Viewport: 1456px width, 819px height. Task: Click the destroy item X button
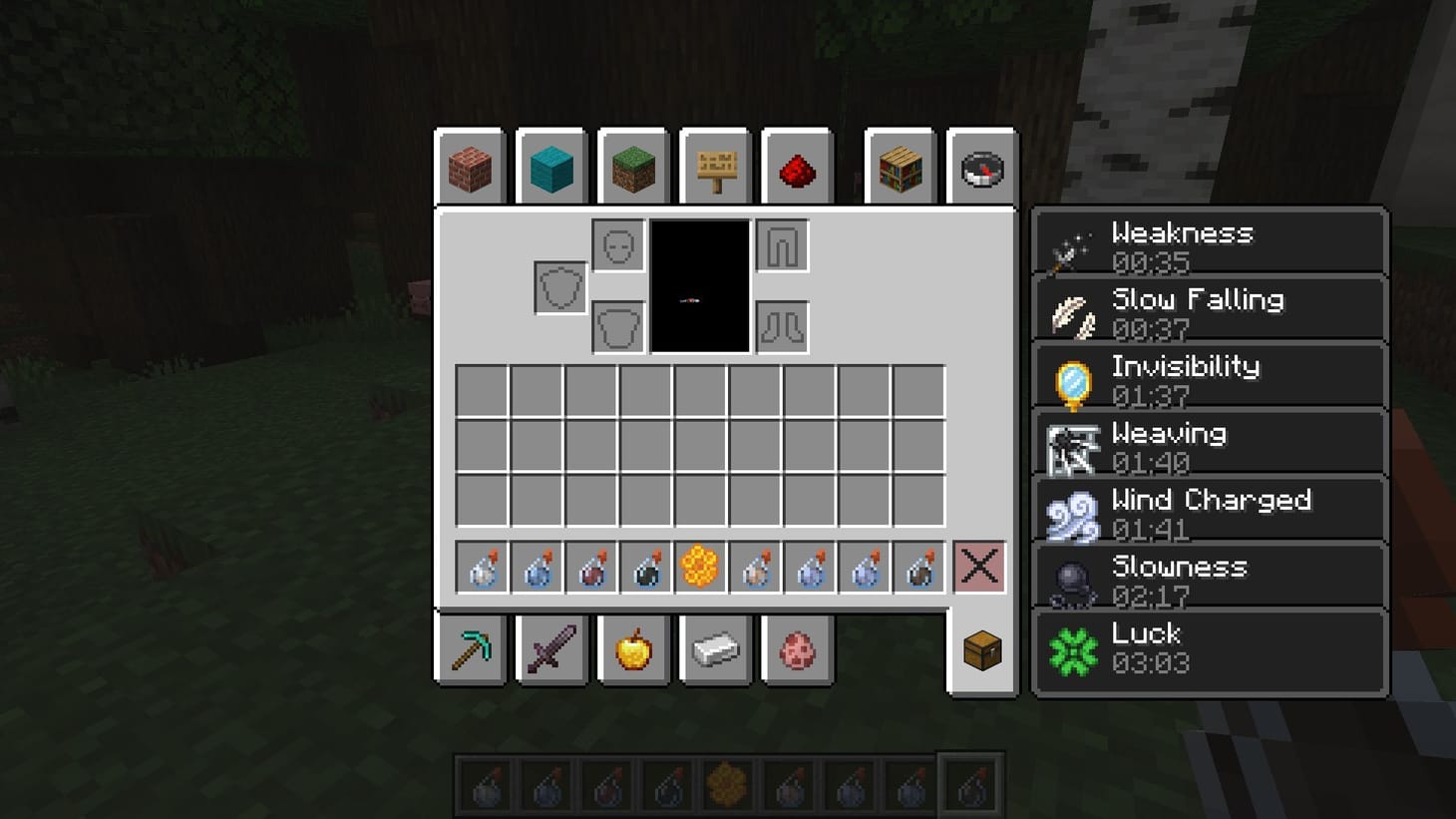click(978, 566)
